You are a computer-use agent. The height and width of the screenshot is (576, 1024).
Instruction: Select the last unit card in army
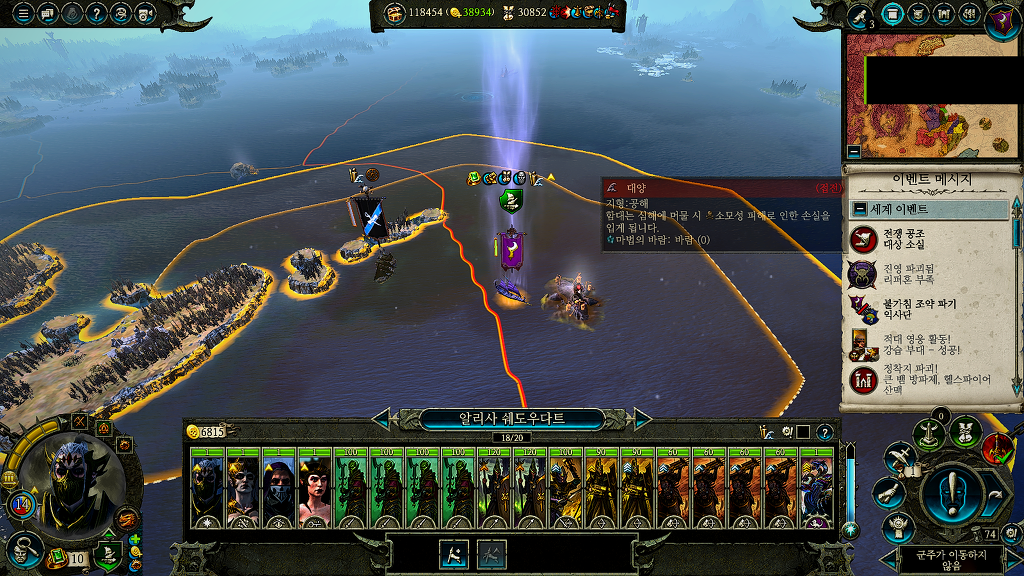[818, 488]
